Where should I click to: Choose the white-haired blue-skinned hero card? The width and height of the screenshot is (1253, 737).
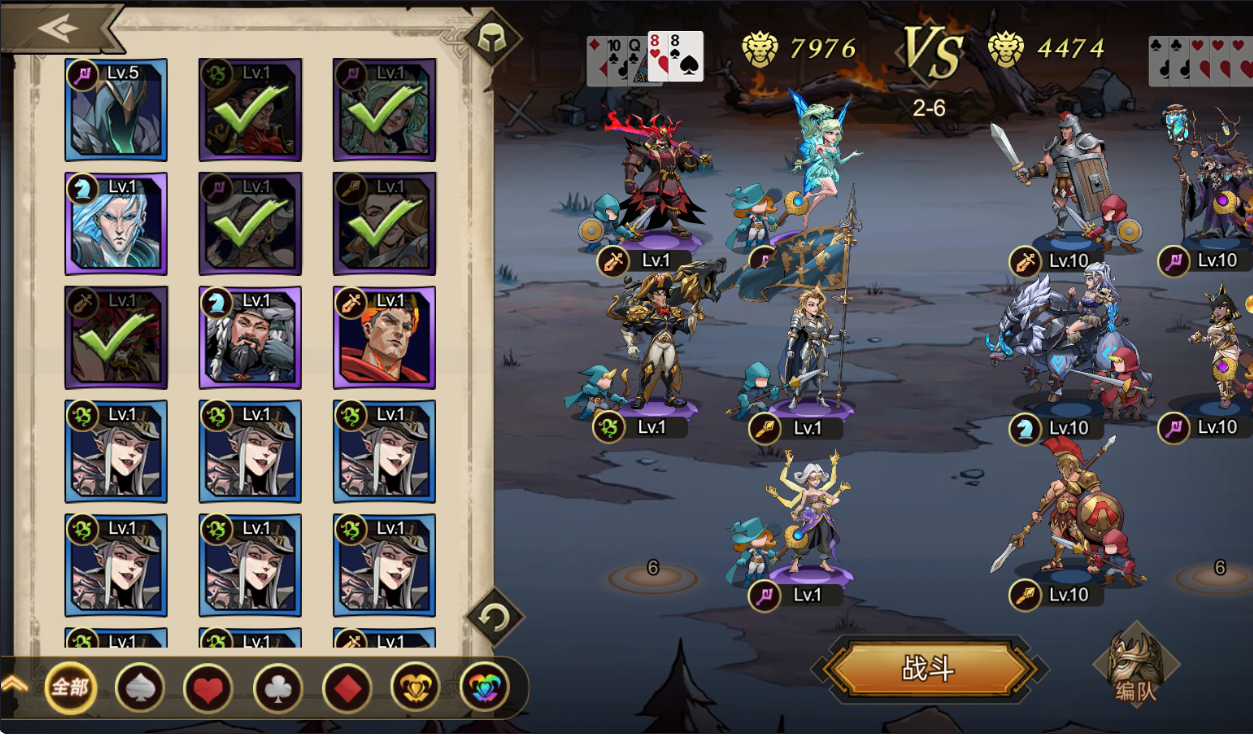pos(116,224)
